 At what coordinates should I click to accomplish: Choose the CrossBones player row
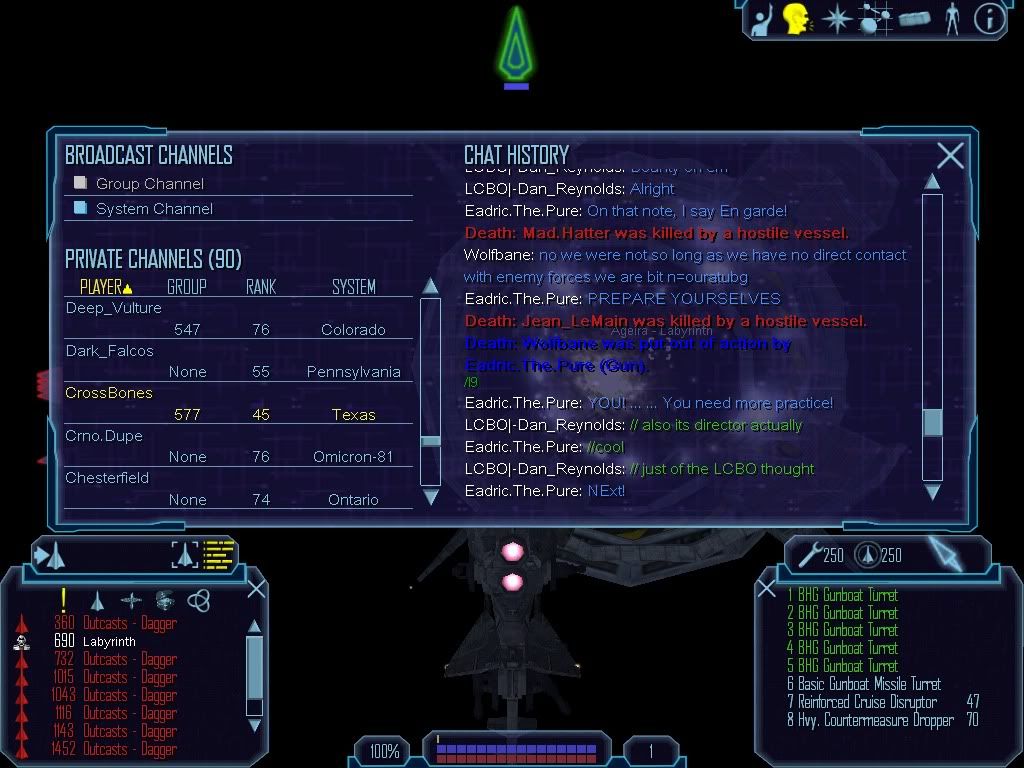point(109,393)
